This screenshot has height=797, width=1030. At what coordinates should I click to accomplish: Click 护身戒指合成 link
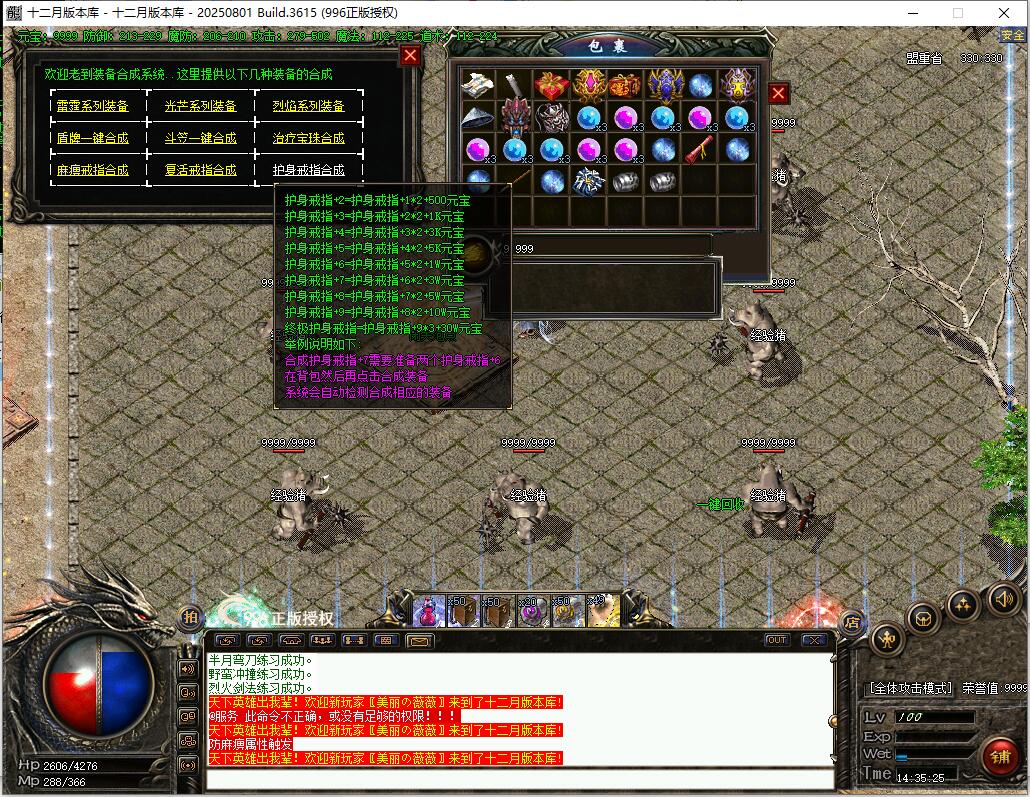308,170
